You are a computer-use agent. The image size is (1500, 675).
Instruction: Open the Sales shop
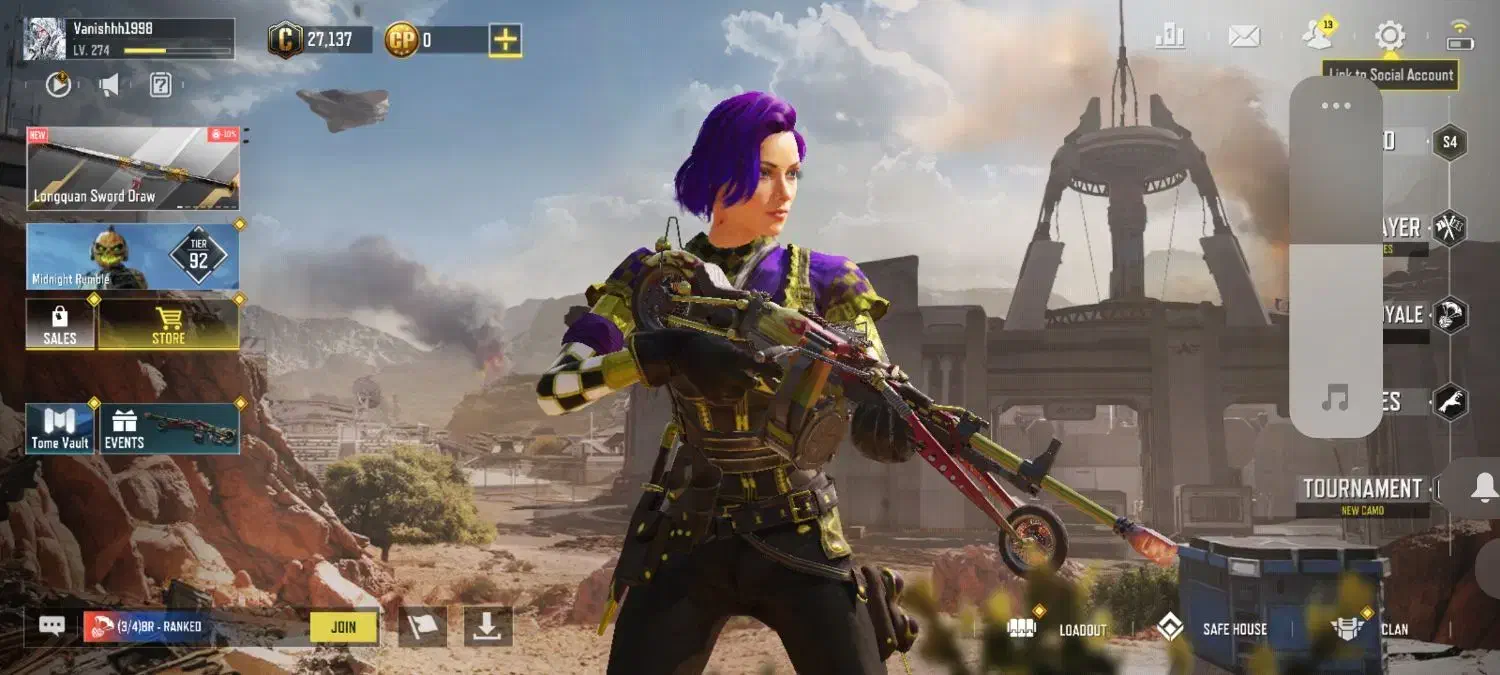click(60, 324)
